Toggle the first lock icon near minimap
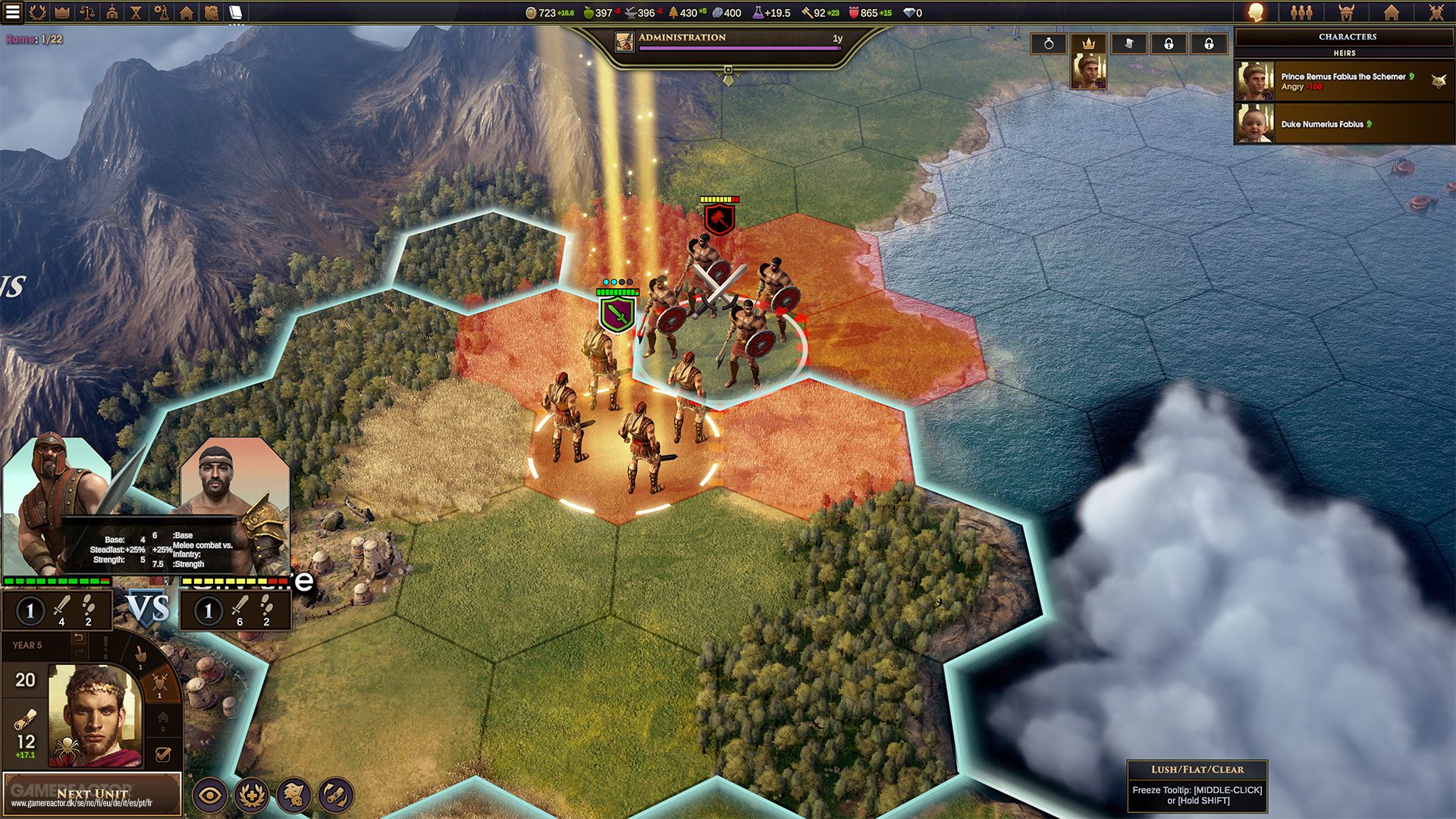This screenshot has width=1456, height=819. [1168, 43]
